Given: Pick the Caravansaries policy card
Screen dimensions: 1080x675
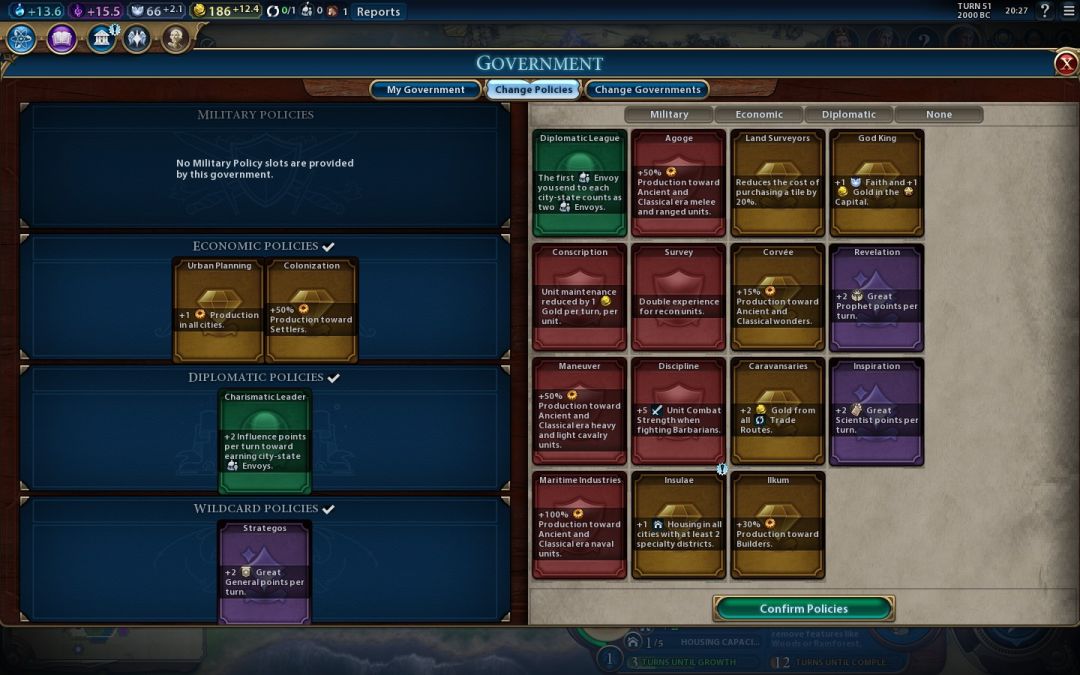Looking at the screenshot, I should pos(778,411).
